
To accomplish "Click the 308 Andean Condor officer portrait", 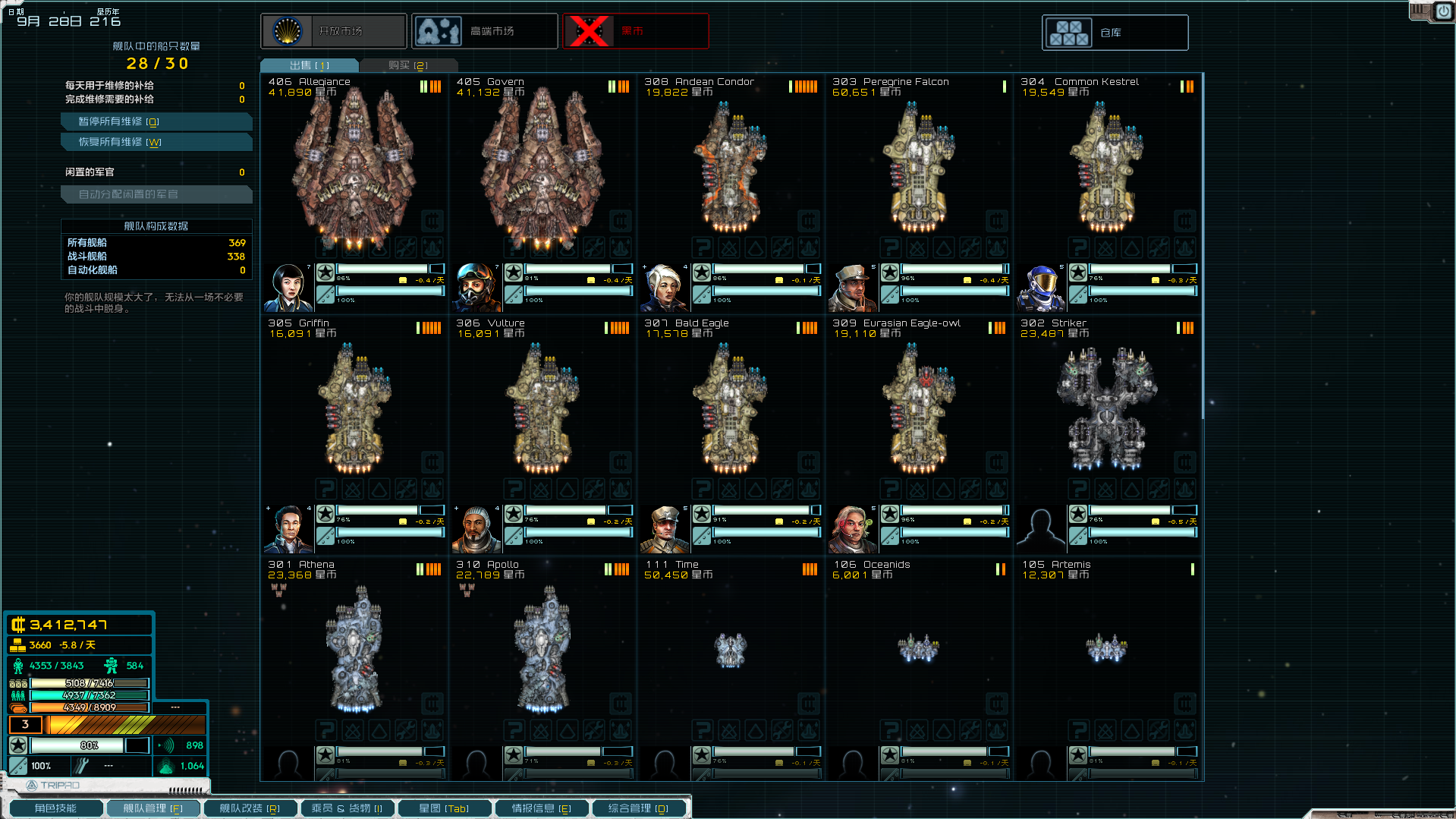I will point(665,288).
